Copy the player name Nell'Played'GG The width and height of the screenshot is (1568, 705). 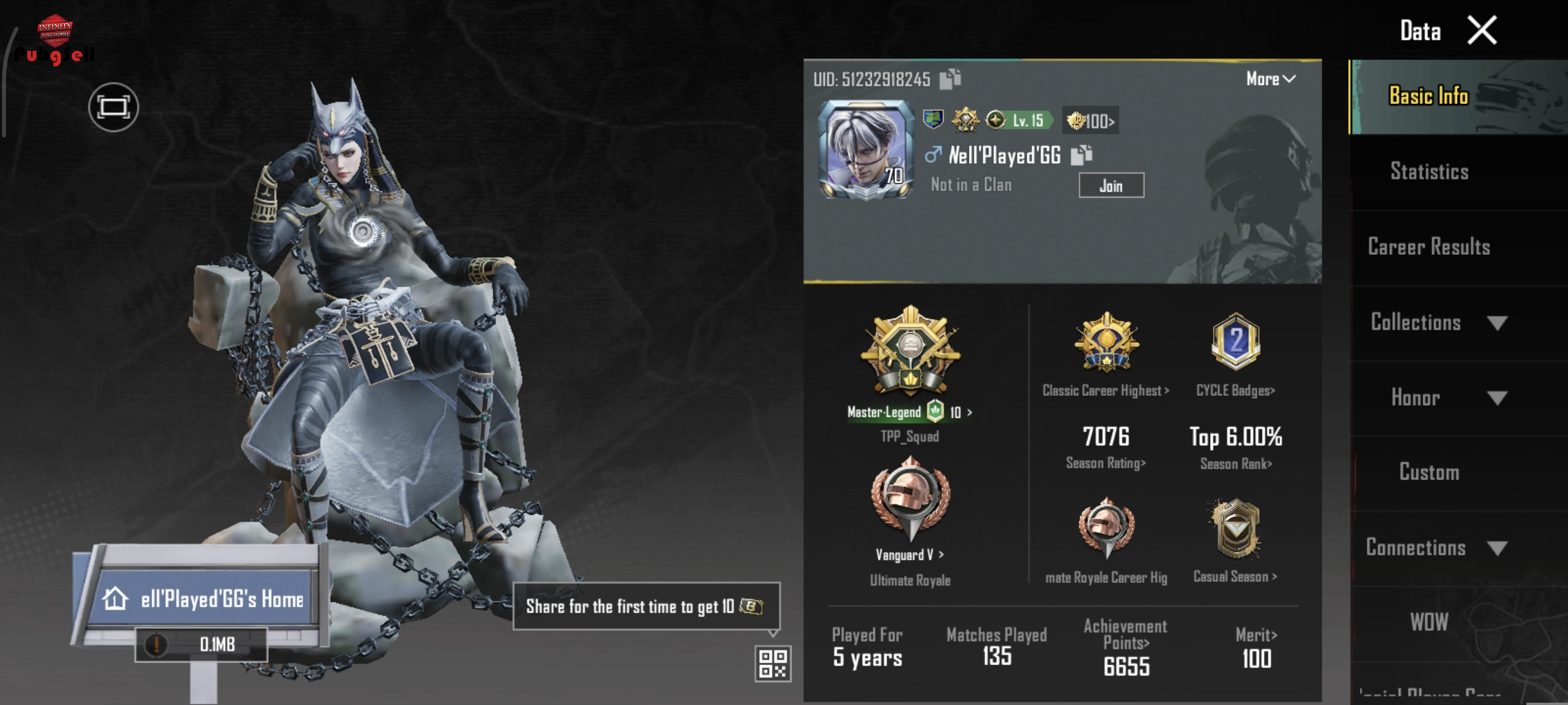click(x=1081, y=155)
